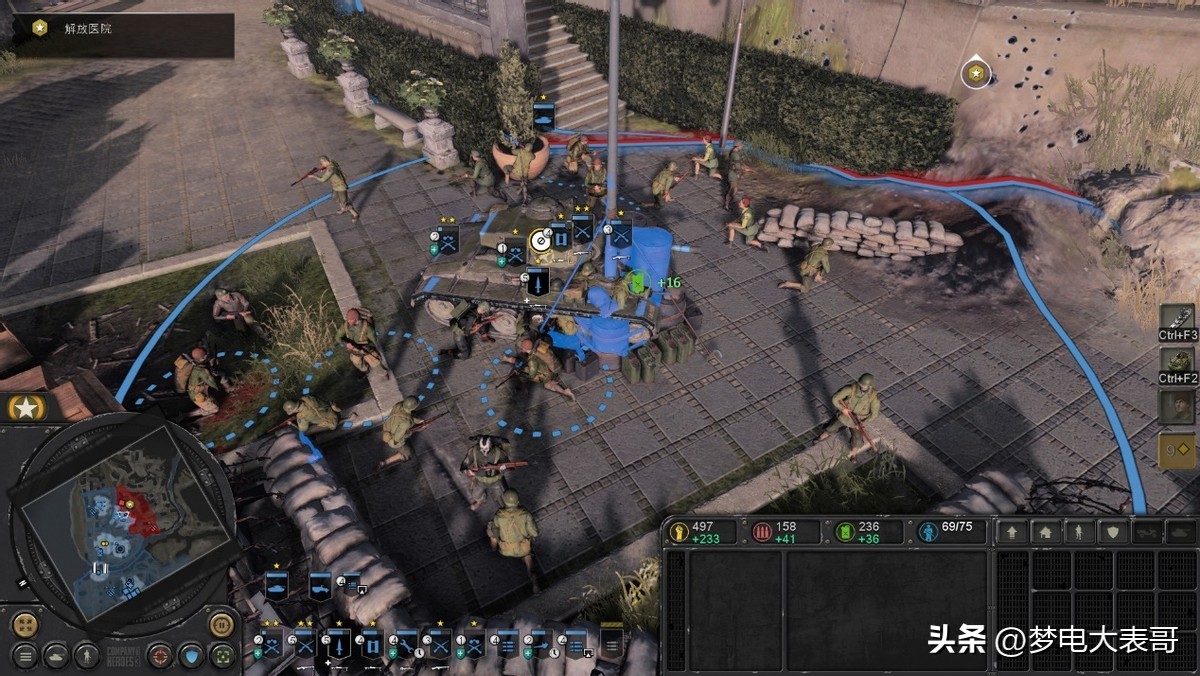Select the tank filter button under minimap
The height and width of the screenshot is (676, 1200).
57,656
